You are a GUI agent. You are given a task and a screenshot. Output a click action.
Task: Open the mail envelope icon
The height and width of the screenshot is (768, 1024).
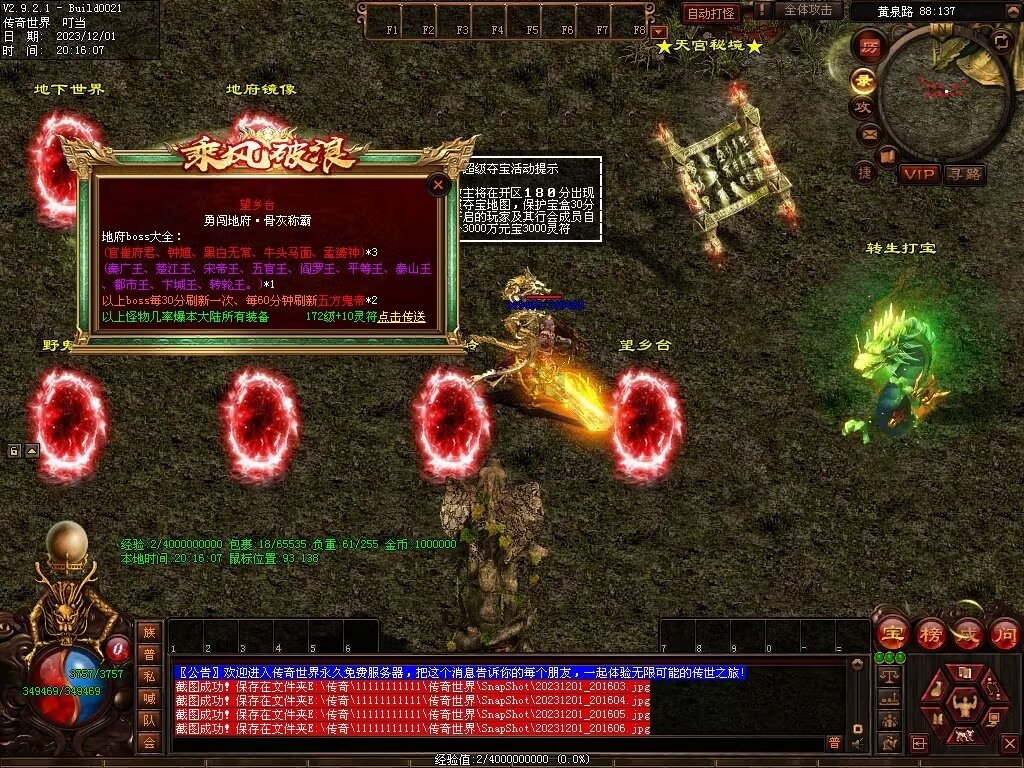(x=868, y=132)
